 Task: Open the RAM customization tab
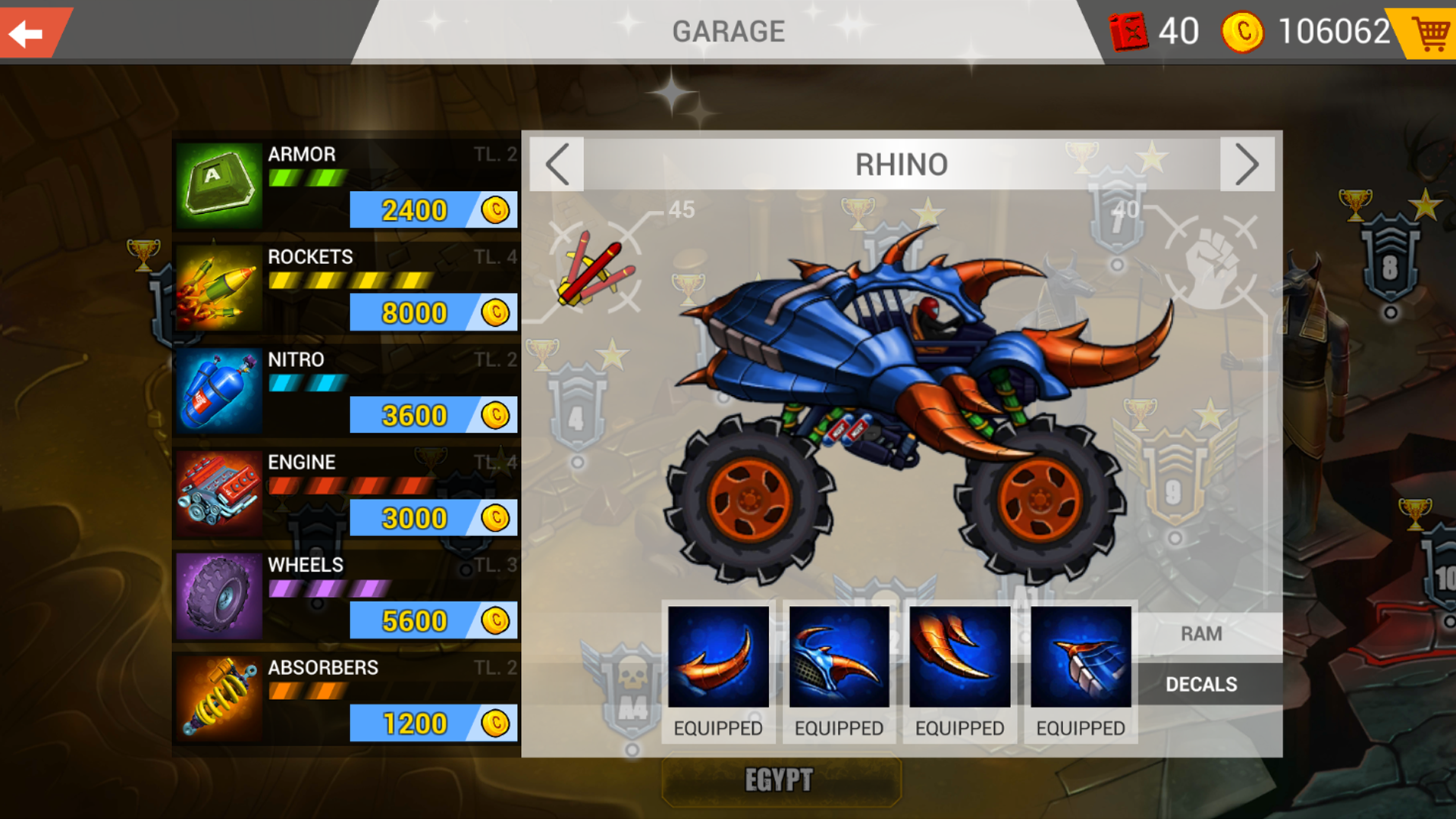(x=1200, y=633)
